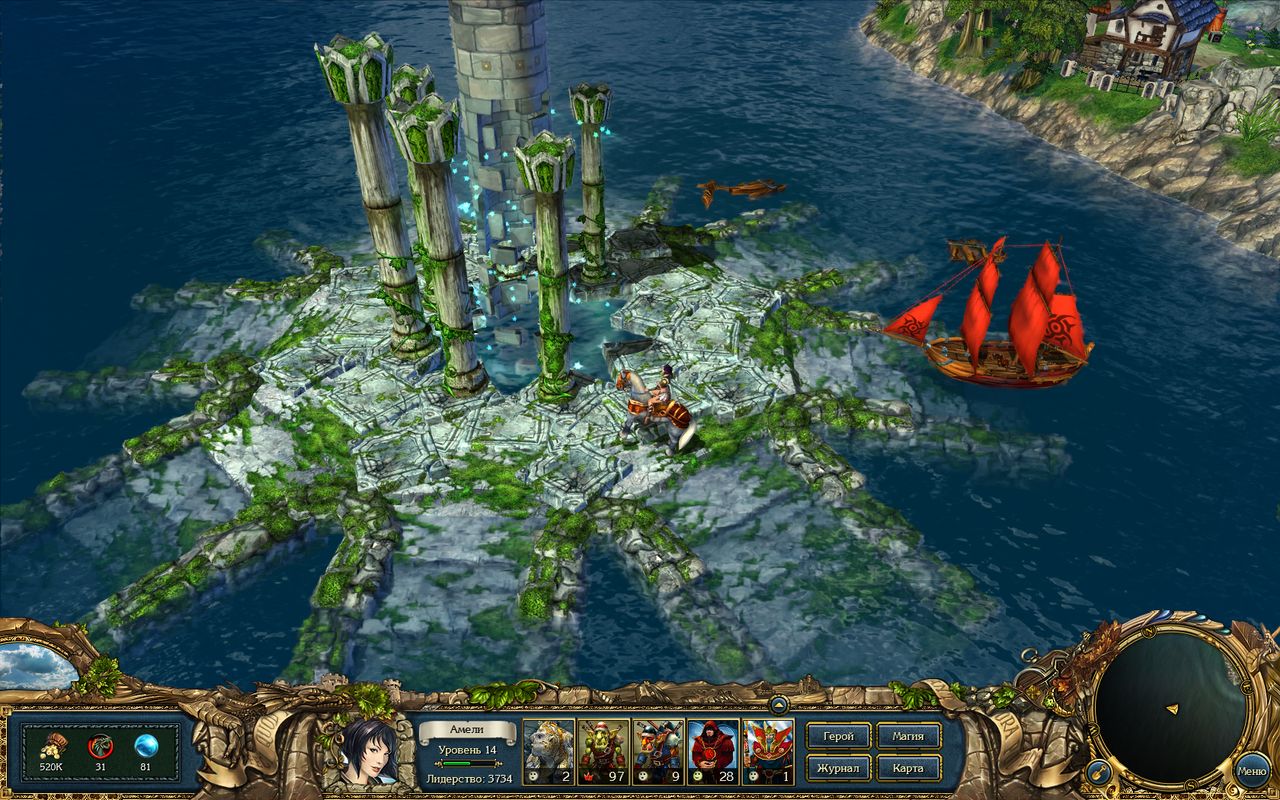Open the Карта map screen
Image resolution: width=1280 pixels, height=800 pixels.
pos(906,768)
